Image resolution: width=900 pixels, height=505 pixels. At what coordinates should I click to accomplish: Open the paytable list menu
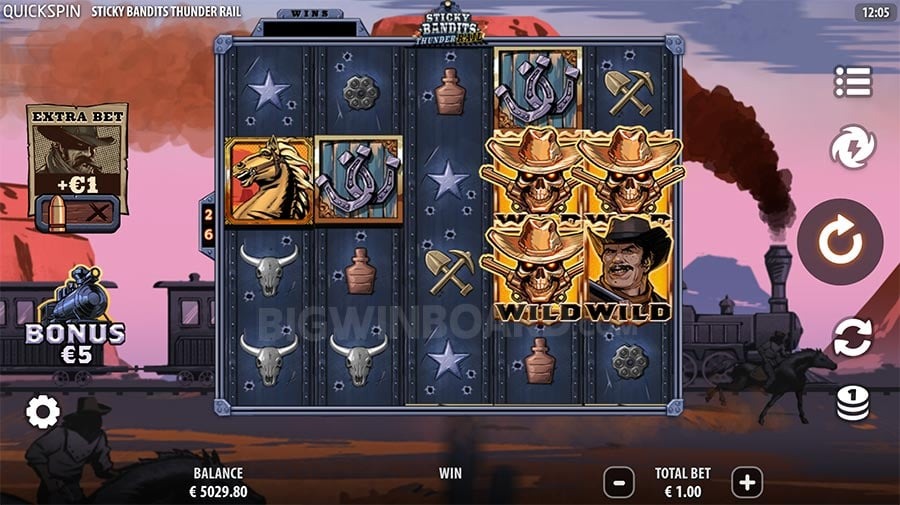coord(853,82)
